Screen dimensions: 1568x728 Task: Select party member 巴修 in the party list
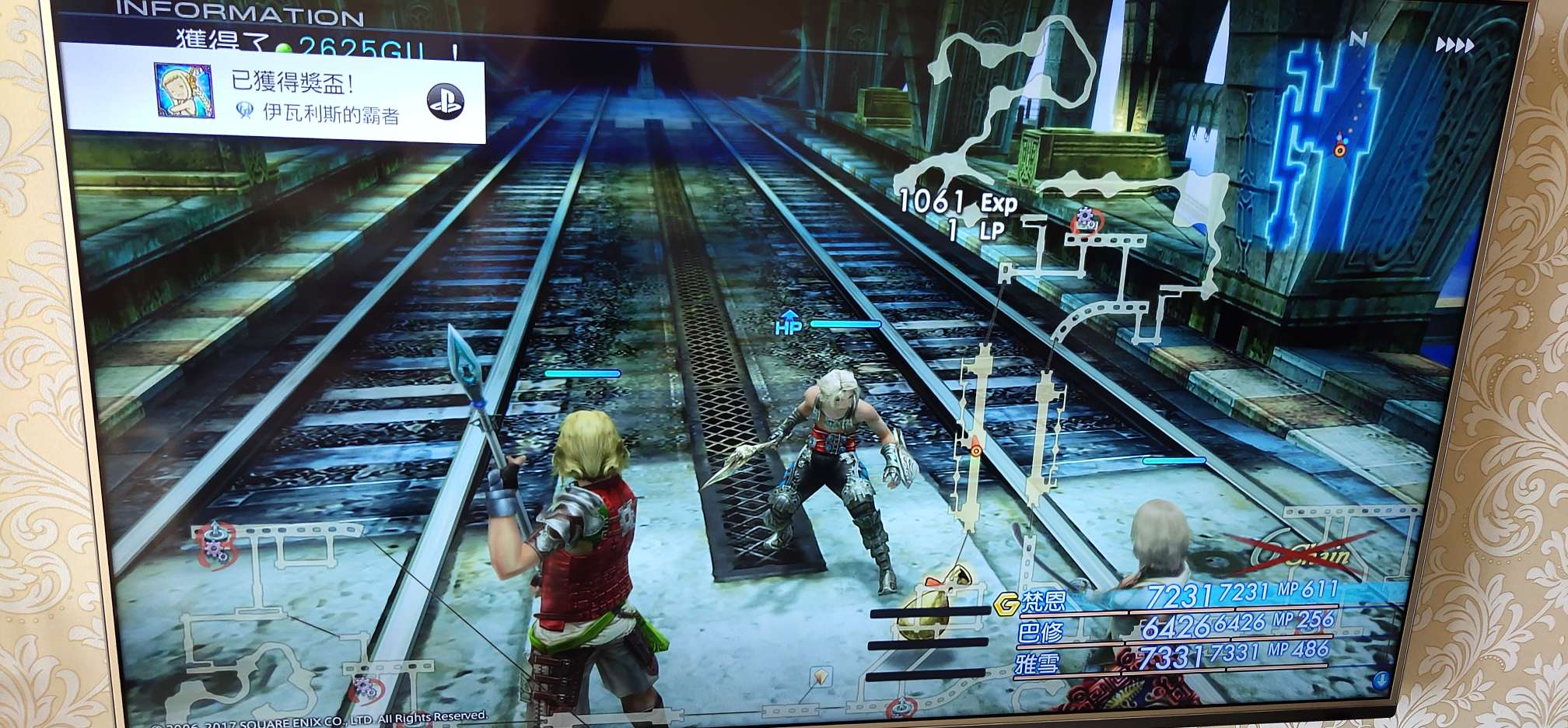coord(1041,632)
